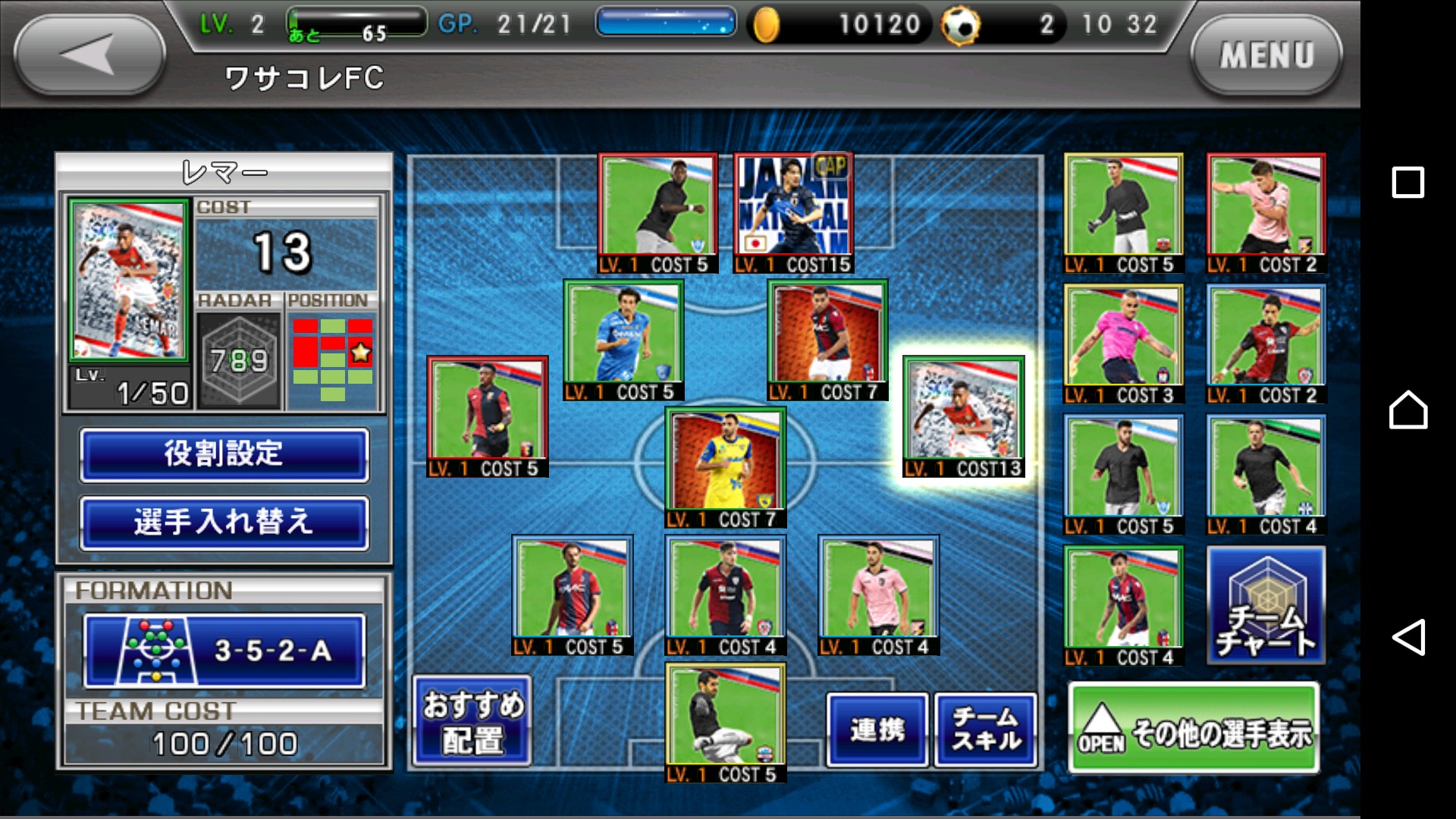The height and width of the screenshot is (819, 1456).
Task: Expand その他の選手表示 other players list
Action: pos(1194,730)
